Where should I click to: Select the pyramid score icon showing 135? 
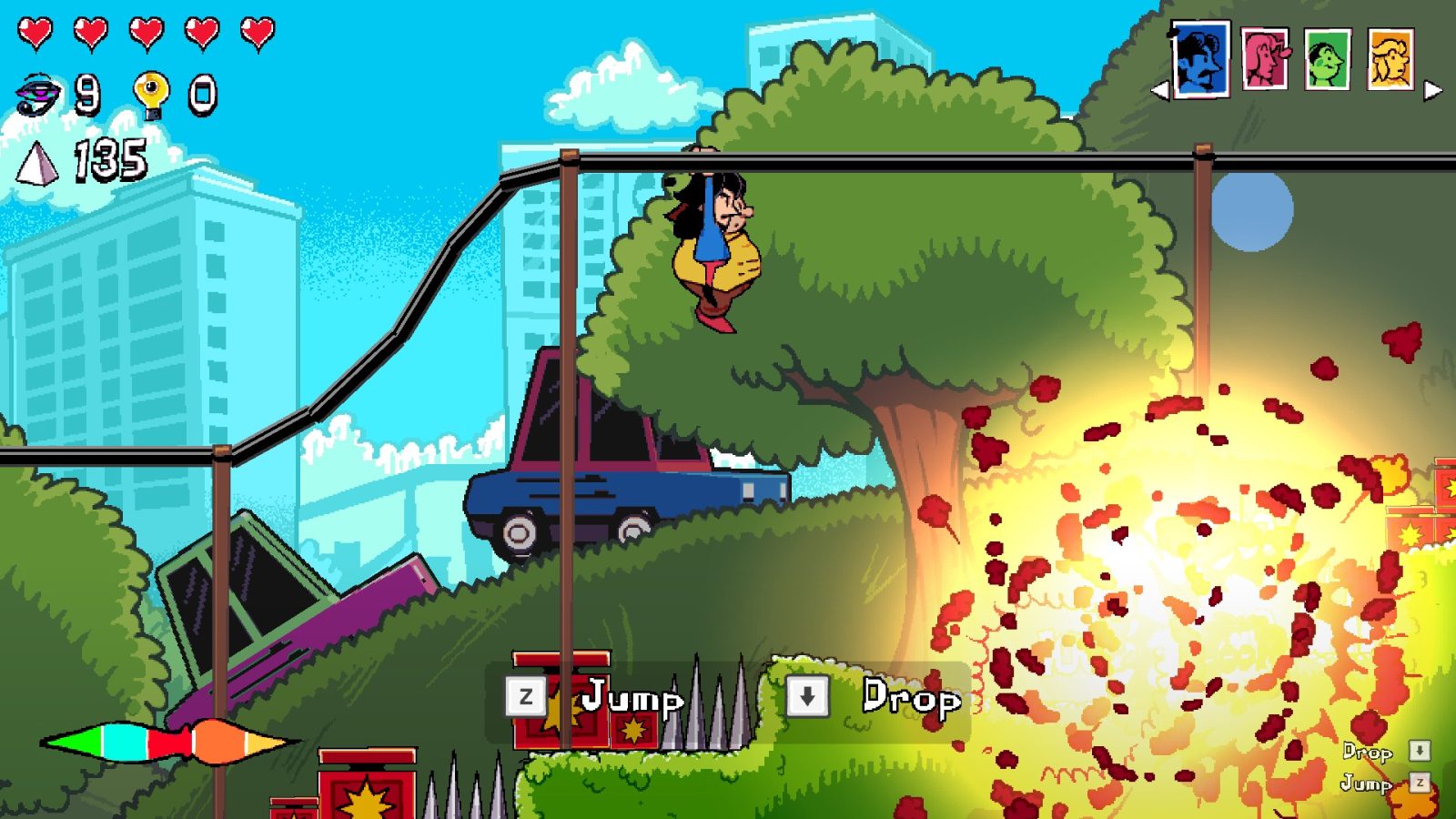pyautogui.click(x=36, y=164)
